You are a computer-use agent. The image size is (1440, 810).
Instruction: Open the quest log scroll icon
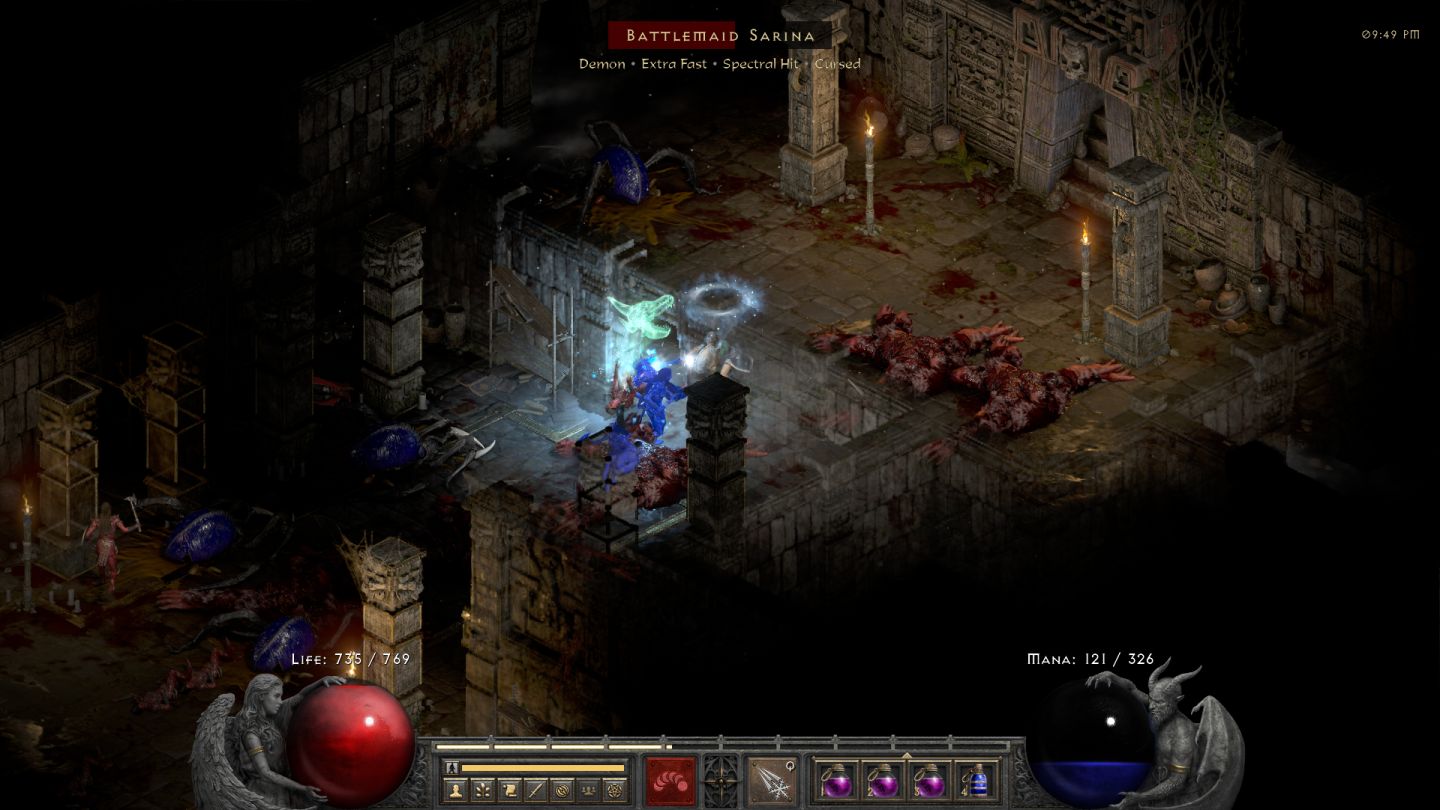pyautogui.click(x=508, y=789)
